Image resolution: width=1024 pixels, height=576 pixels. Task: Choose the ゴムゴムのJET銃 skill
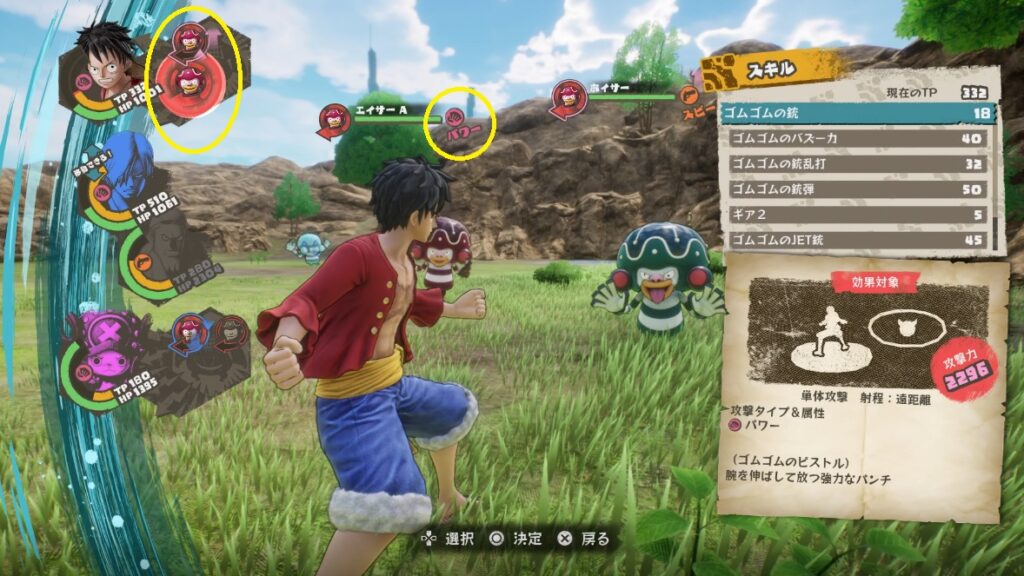[x=860, y=240]
